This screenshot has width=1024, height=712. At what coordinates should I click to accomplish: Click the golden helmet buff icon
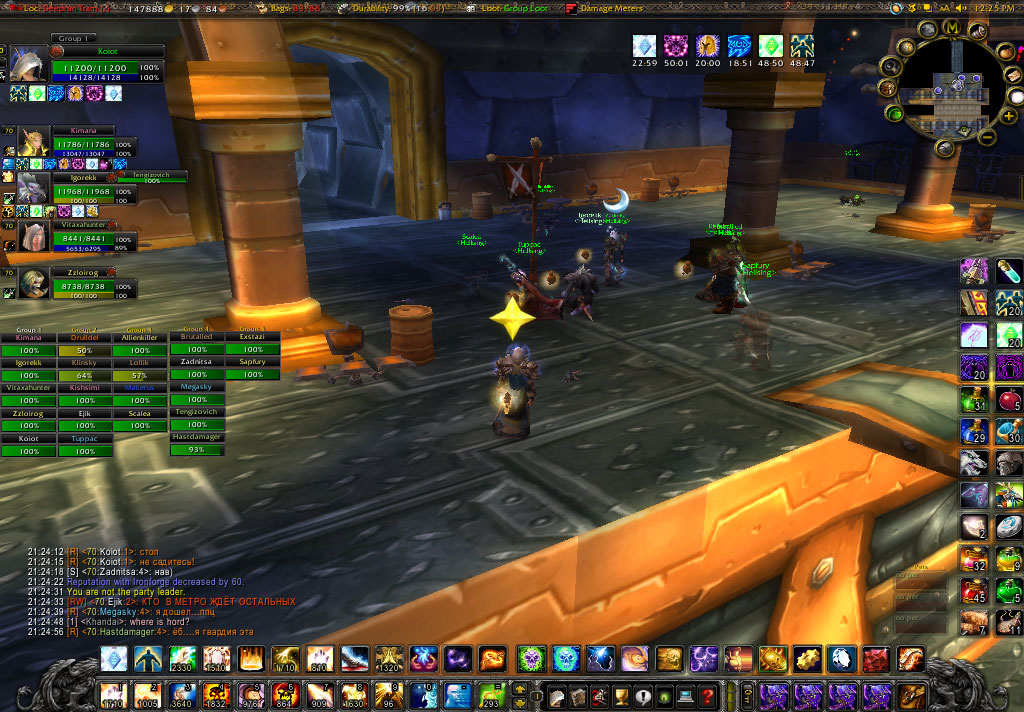(707, 45)
